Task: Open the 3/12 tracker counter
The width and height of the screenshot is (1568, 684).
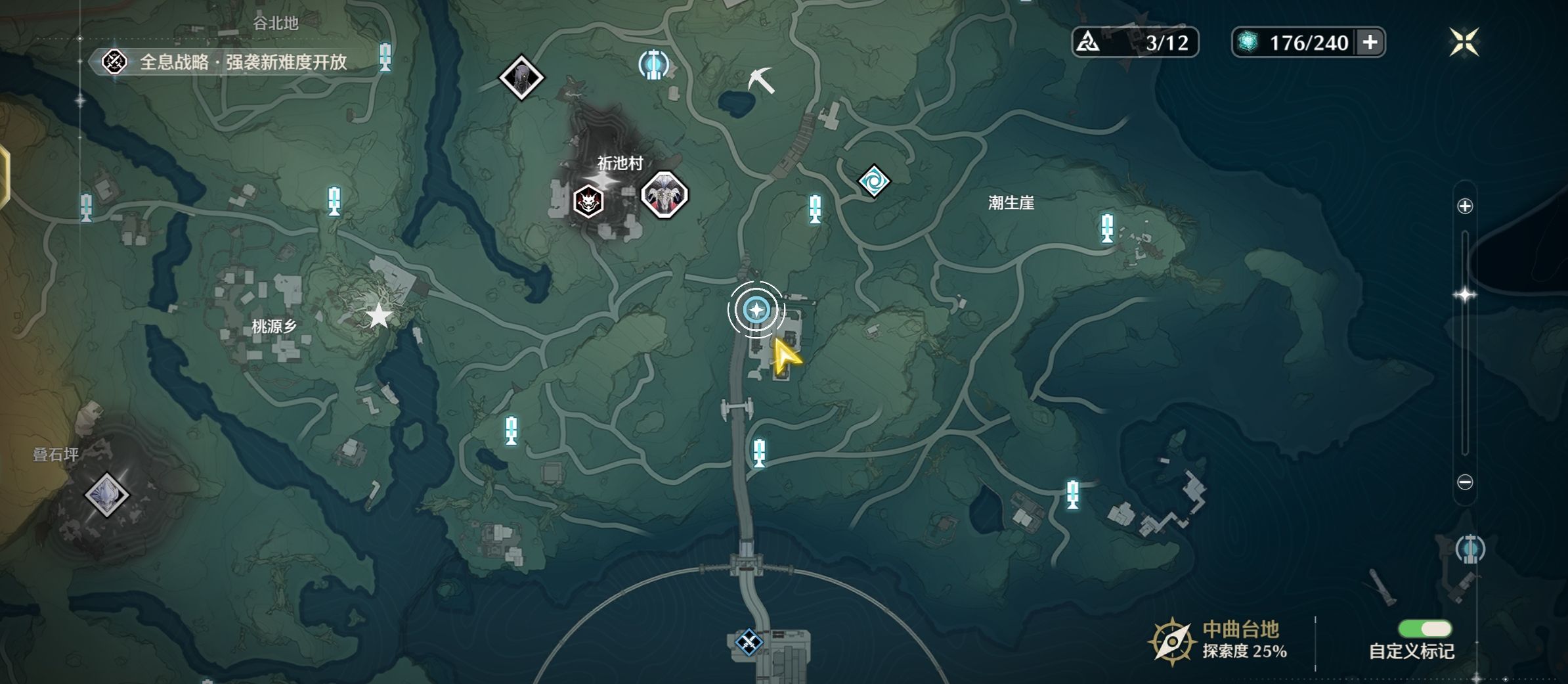Action: pyautogui.click(x=1135, y=43)
